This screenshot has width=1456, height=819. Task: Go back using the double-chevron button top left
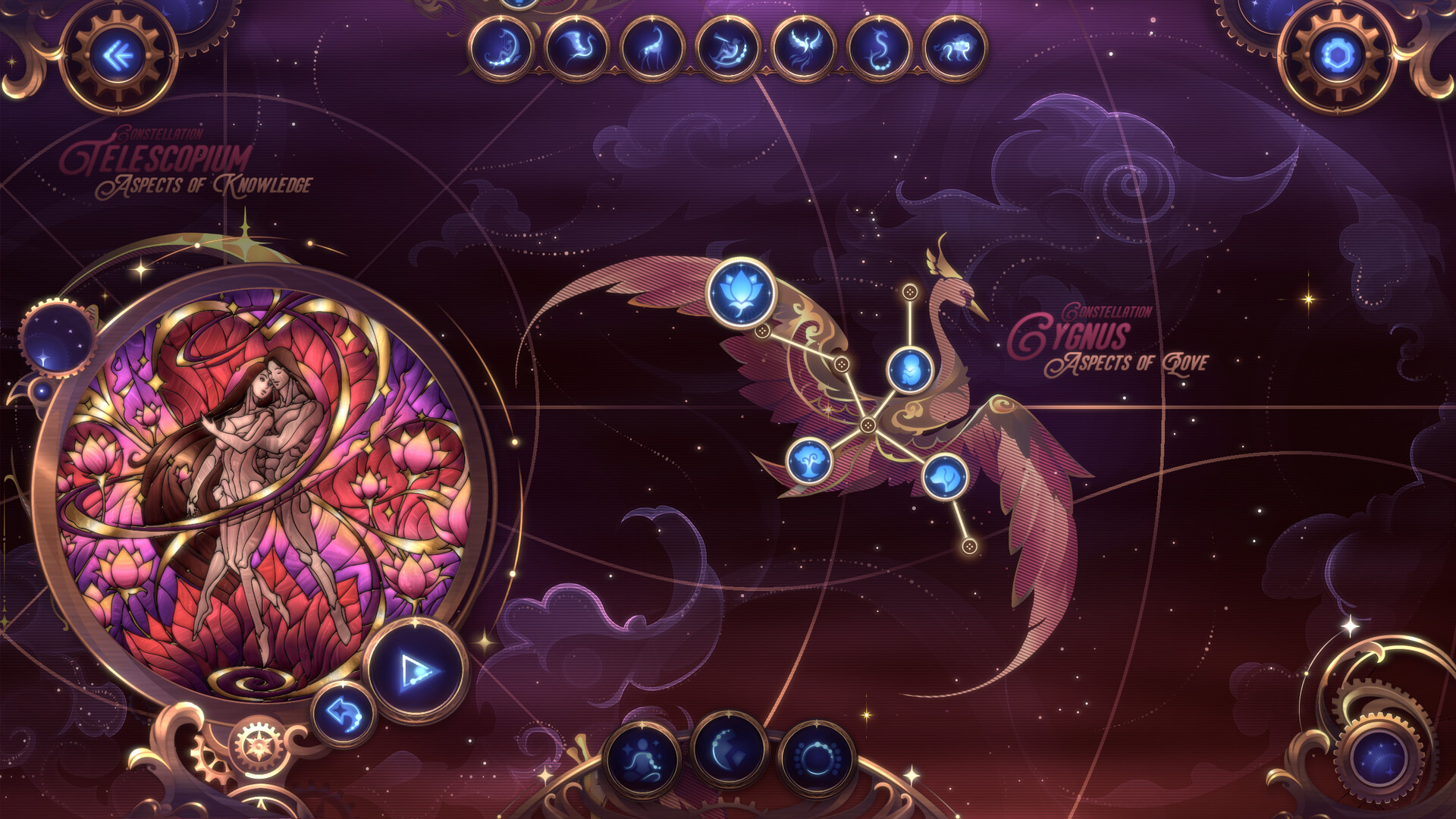pyautogui.click(x=118, y=55)
